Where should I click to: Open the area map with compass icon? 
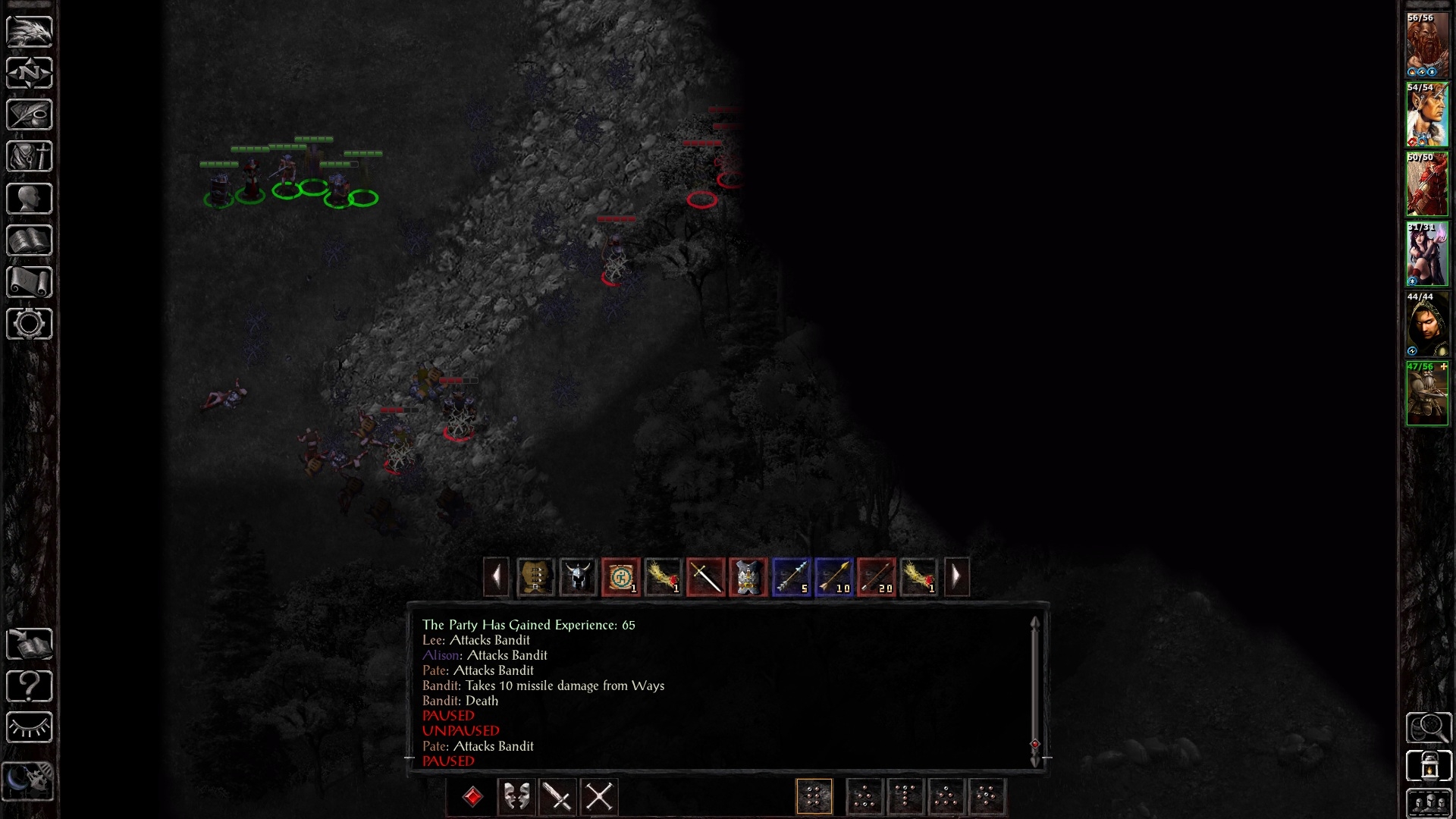[30, 73]
